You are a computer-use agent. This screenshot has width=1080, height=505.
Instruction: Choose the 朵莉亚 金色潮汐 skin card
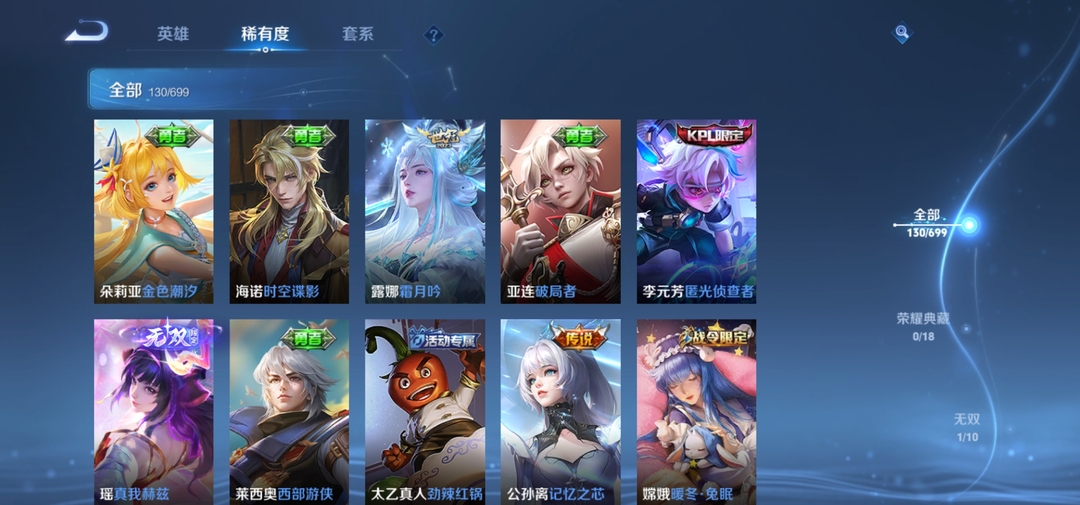pos(153,211)
